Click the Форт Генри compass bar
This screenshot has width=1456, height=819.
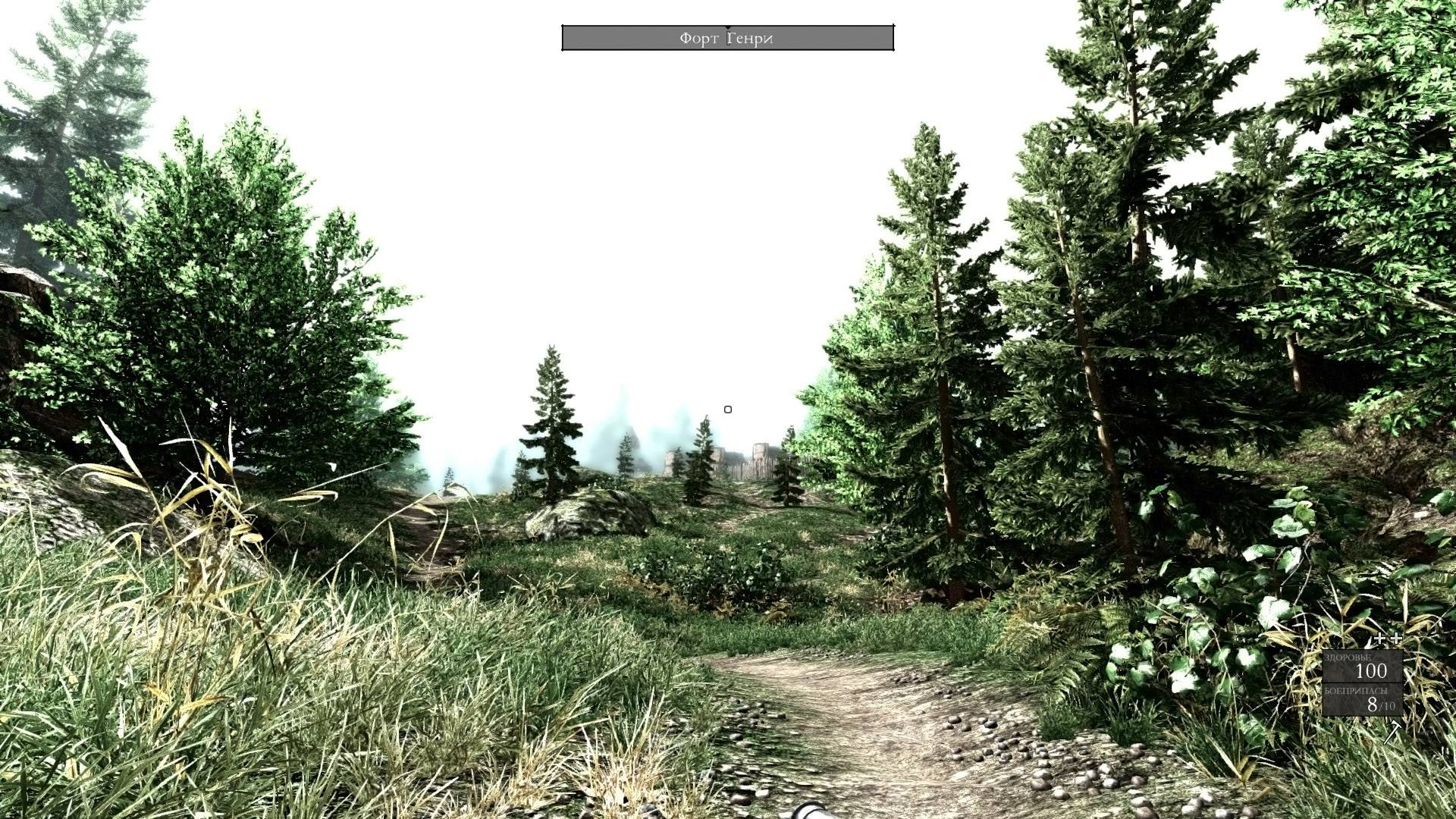point(727,38)
